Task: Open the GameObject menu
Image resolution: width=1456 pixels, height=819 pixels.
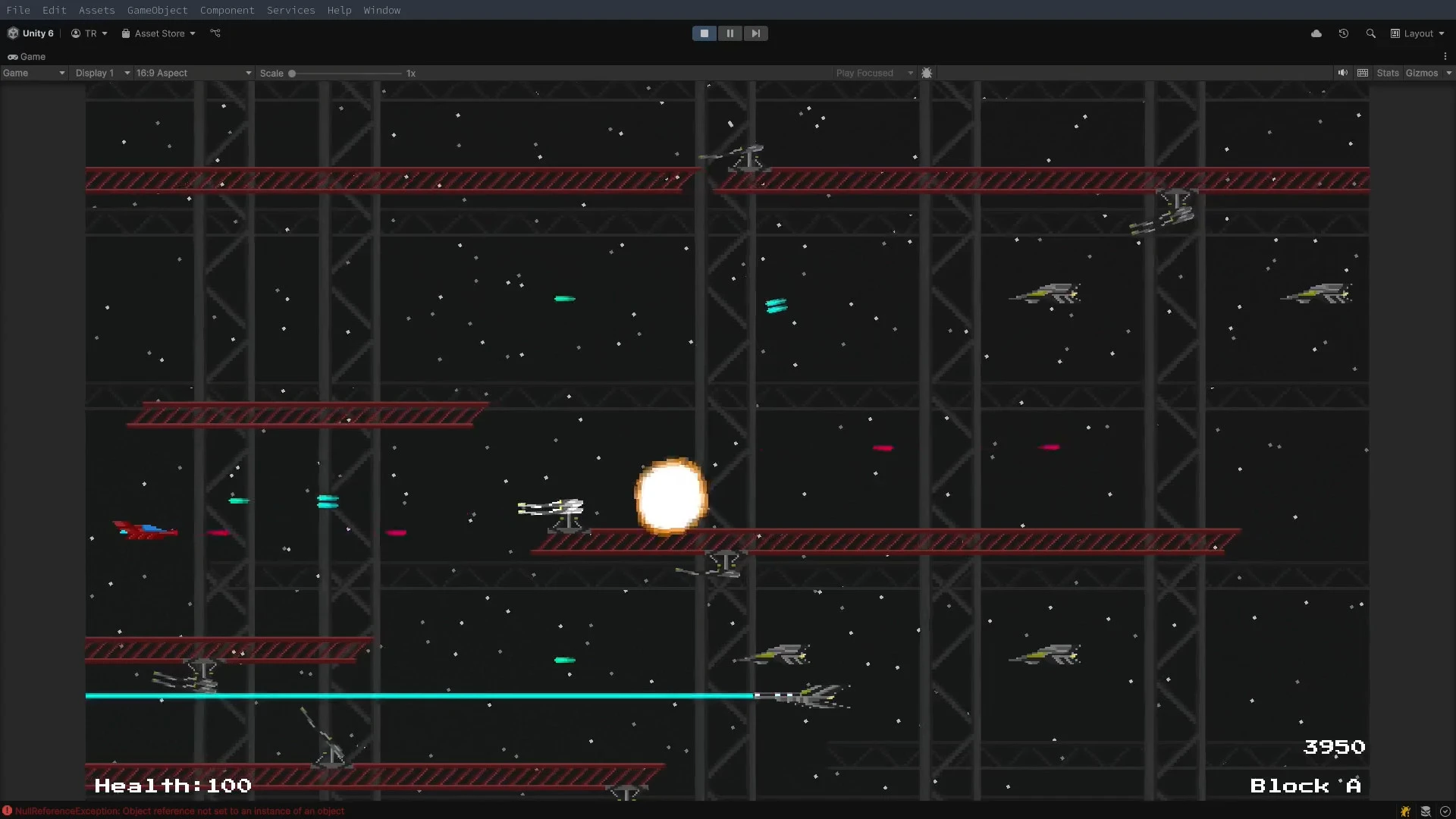Action: point(157,10)
